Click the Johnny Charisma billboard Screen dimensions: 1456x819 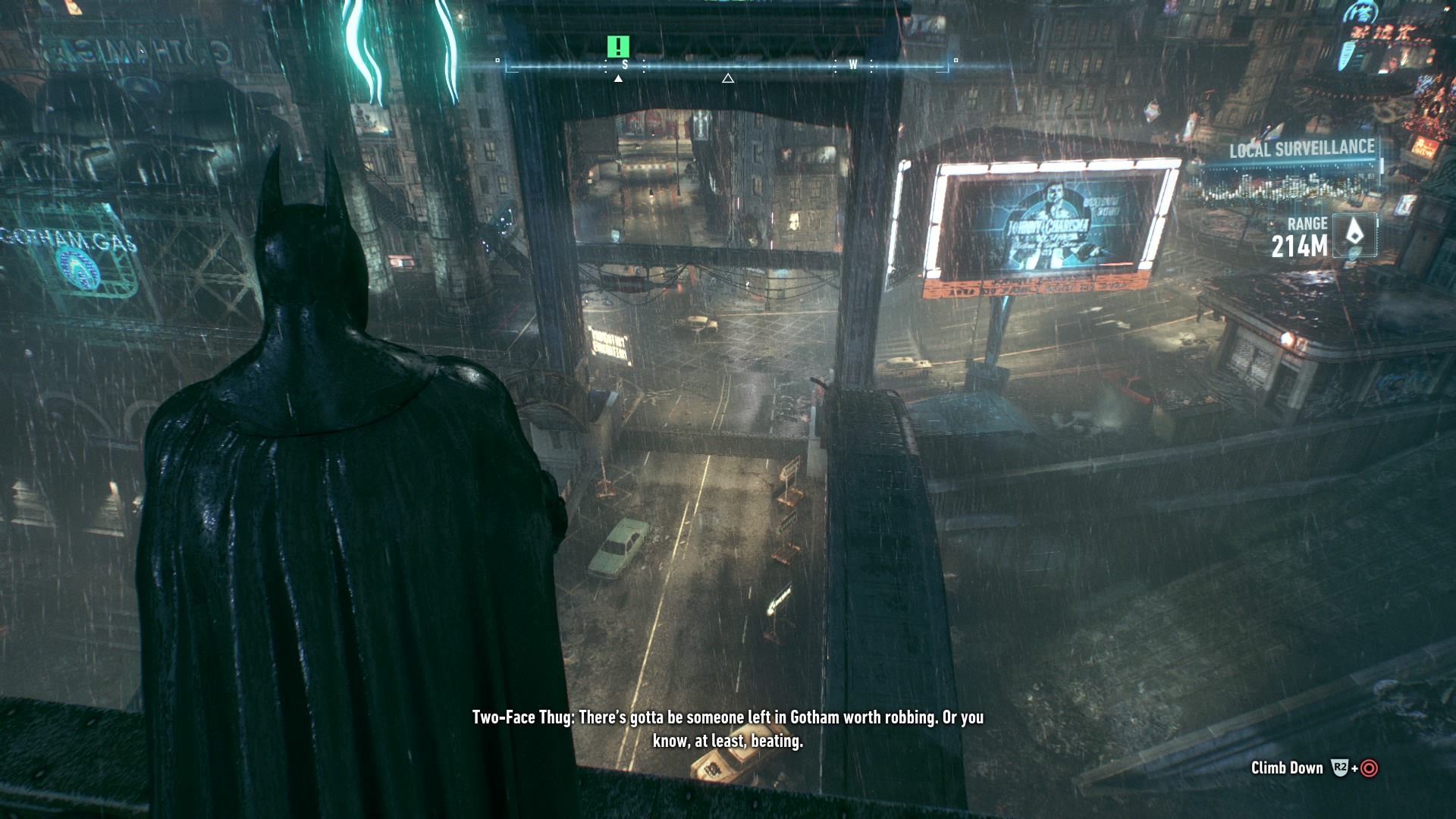coord(1046,224)
